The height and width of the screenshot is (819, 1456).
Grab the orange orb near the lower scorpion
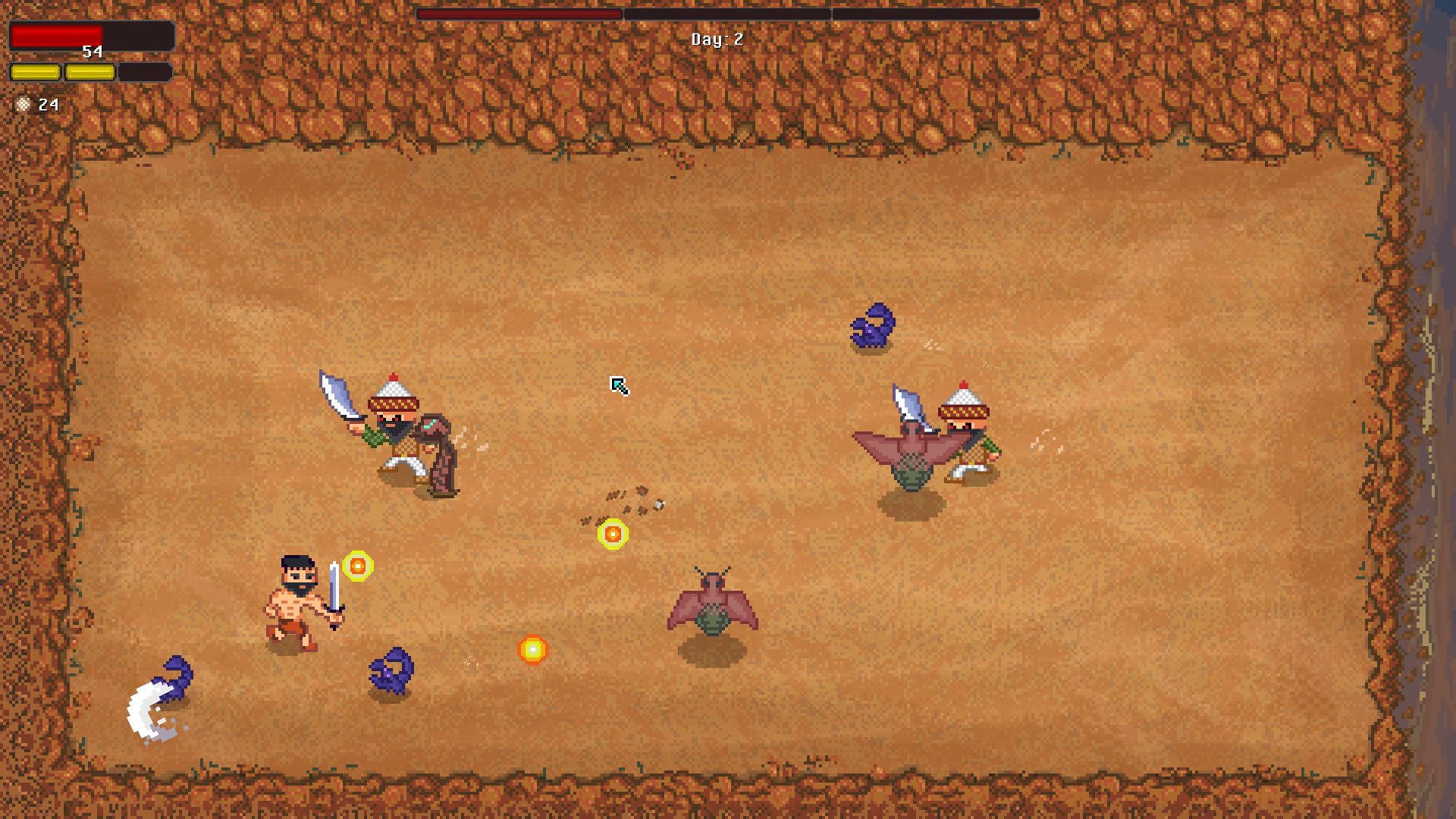coord(533,651)
